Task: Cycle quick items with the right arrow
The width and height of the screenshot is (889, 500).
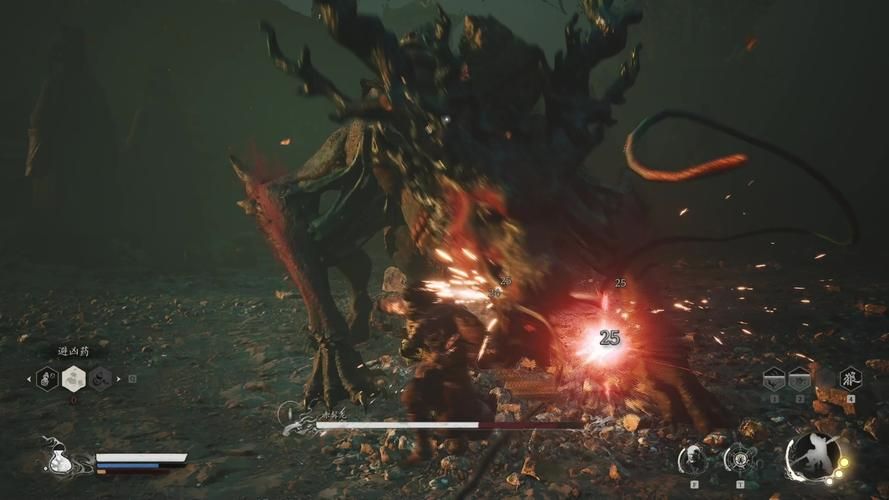Action: pyautogui.click(x=120, y=379)
